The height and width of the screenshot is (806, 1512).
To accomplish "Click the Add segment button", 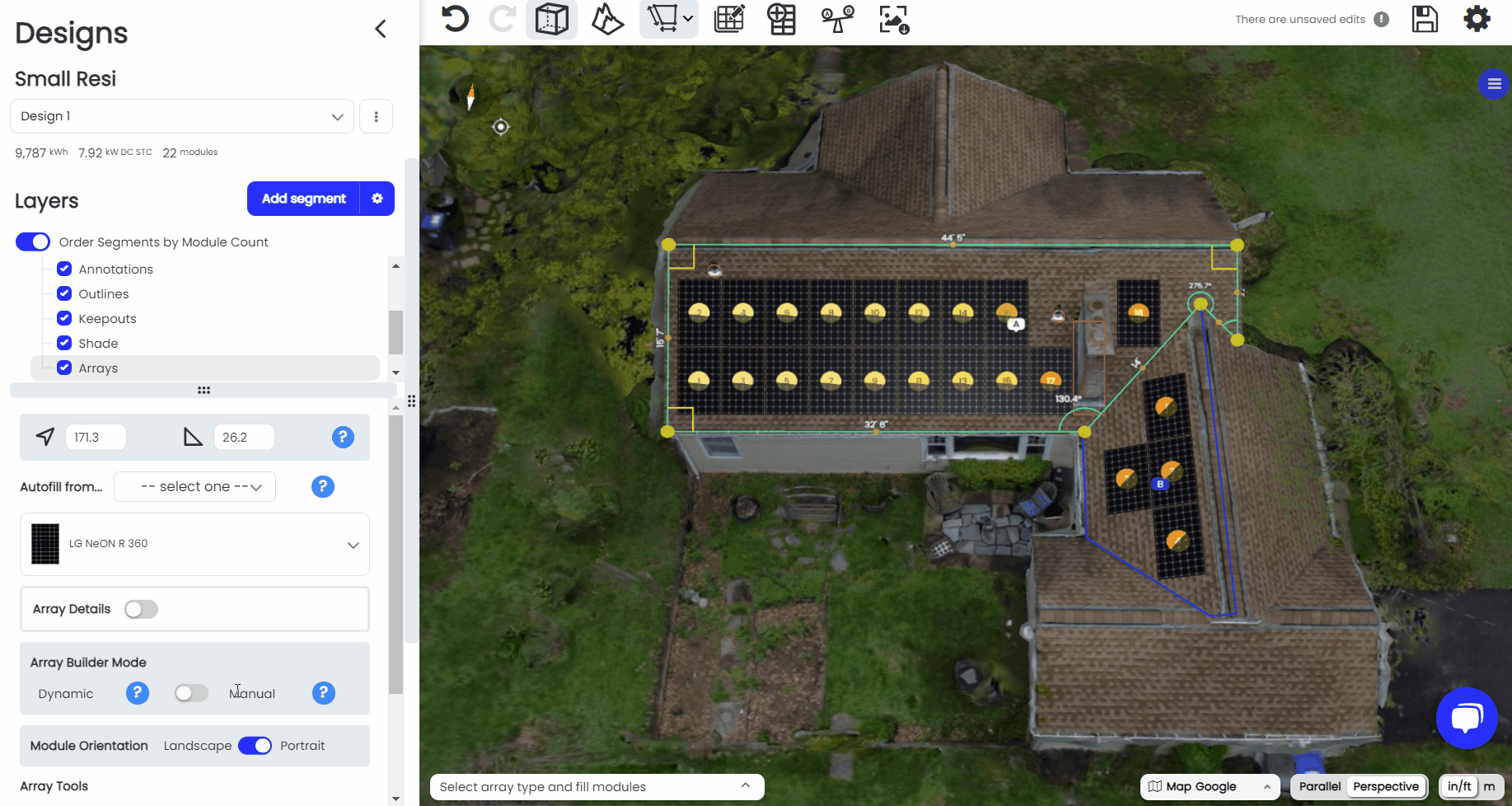I will pyautogui.click(x=303, y=199).
